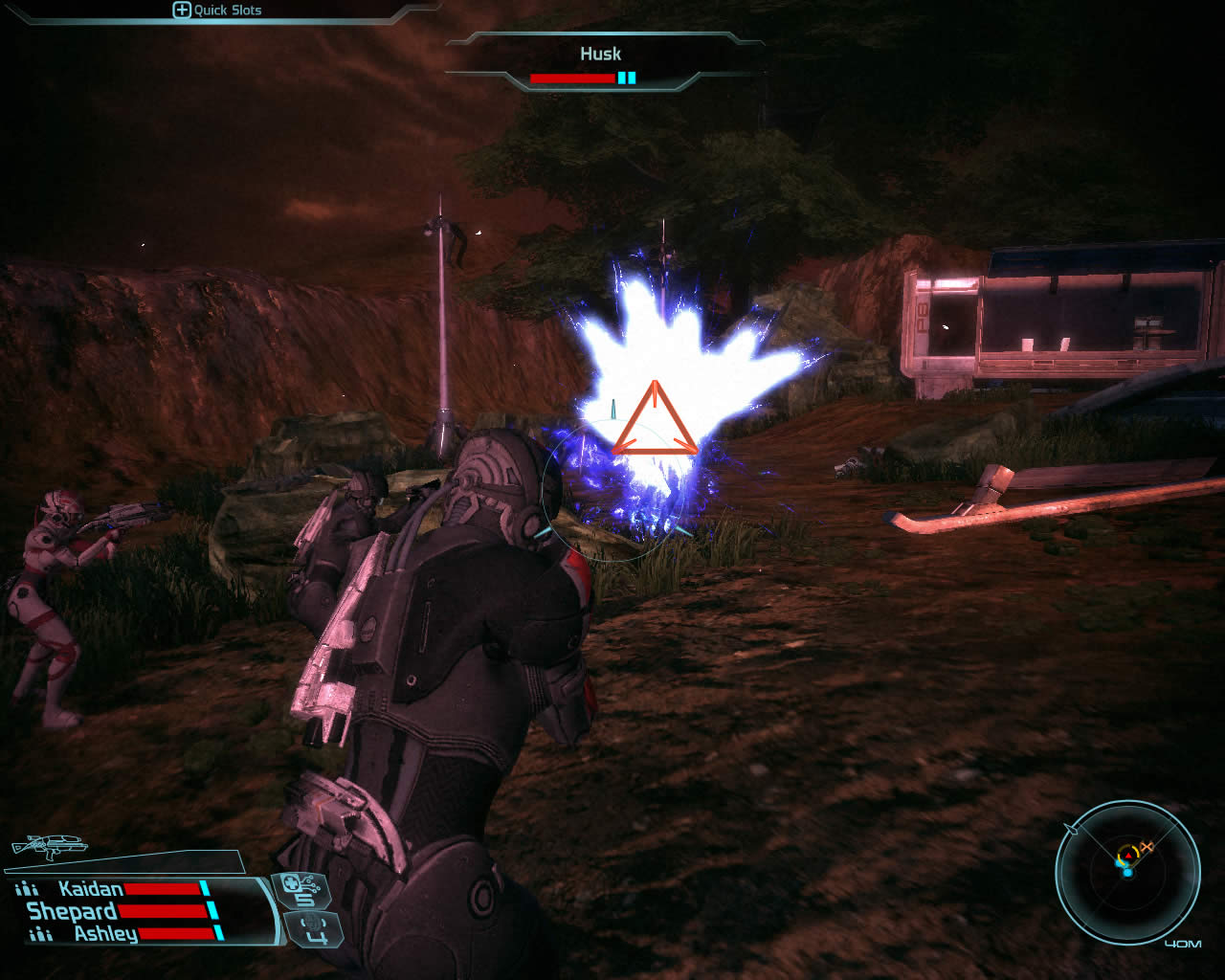Select the grenade icon
Image resolution: width=1225 pixels, height=980 pixels.
[x=314, y=927]
